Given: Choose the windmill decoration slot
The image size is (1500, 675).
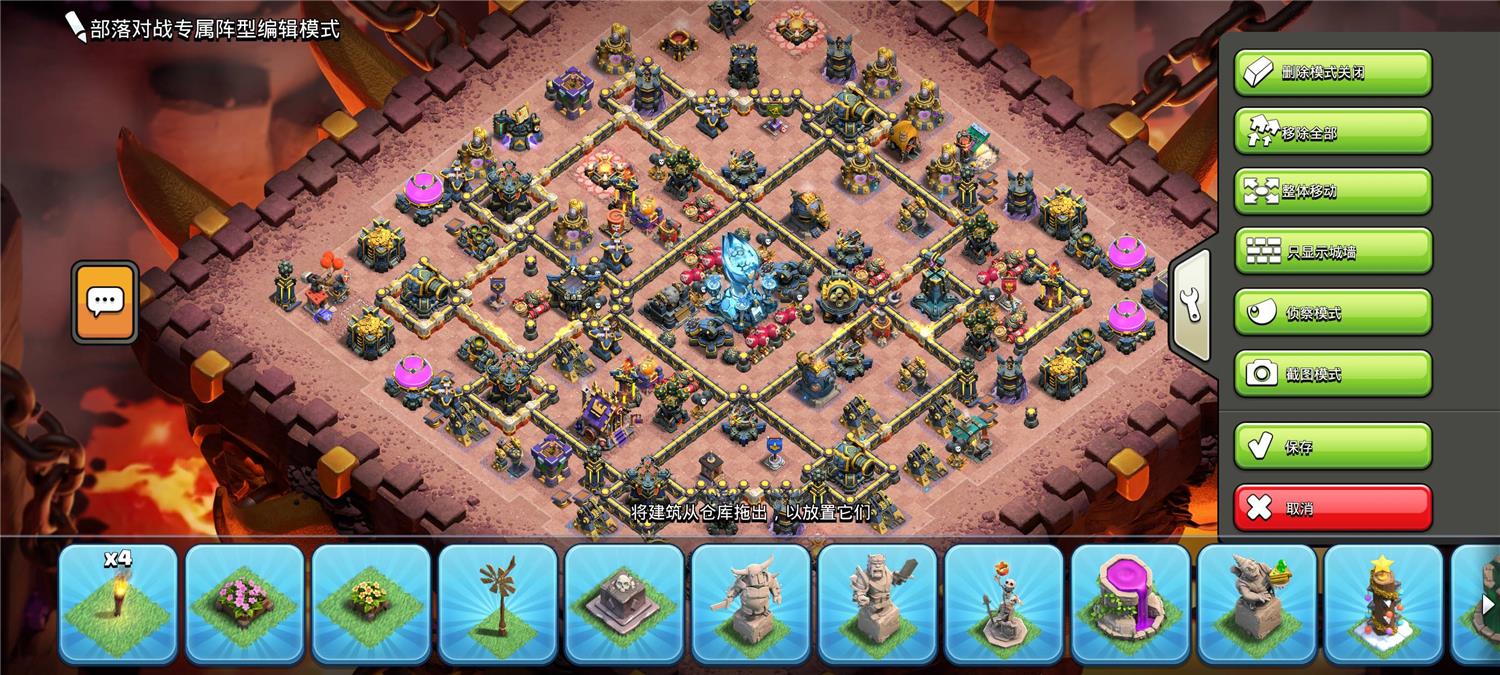Looking at the screenshot, I should 498,603.
